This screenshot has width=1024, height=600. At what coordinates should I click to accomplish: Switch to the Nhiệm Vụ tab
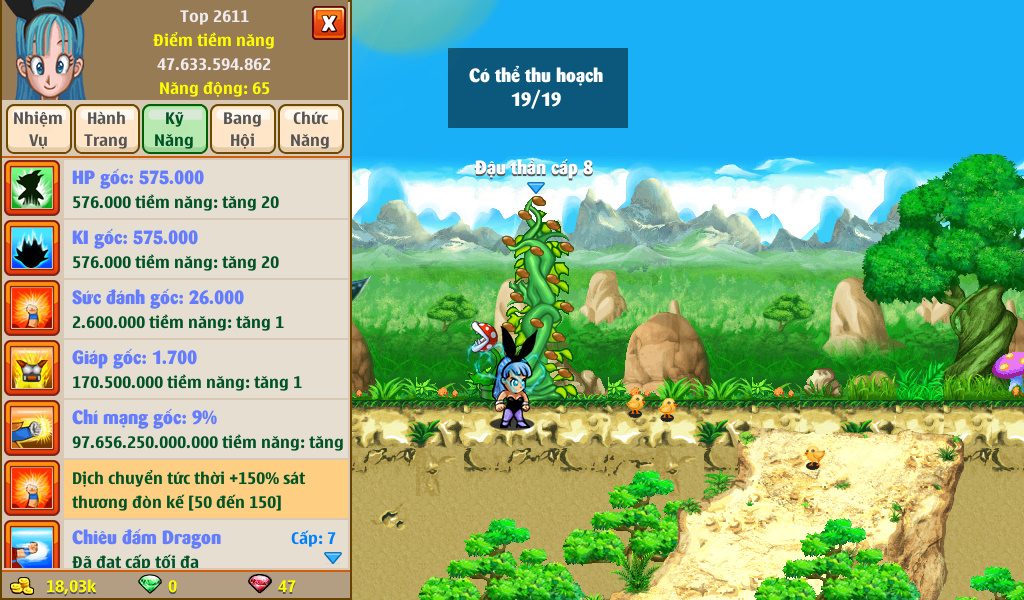coord(38,129)
